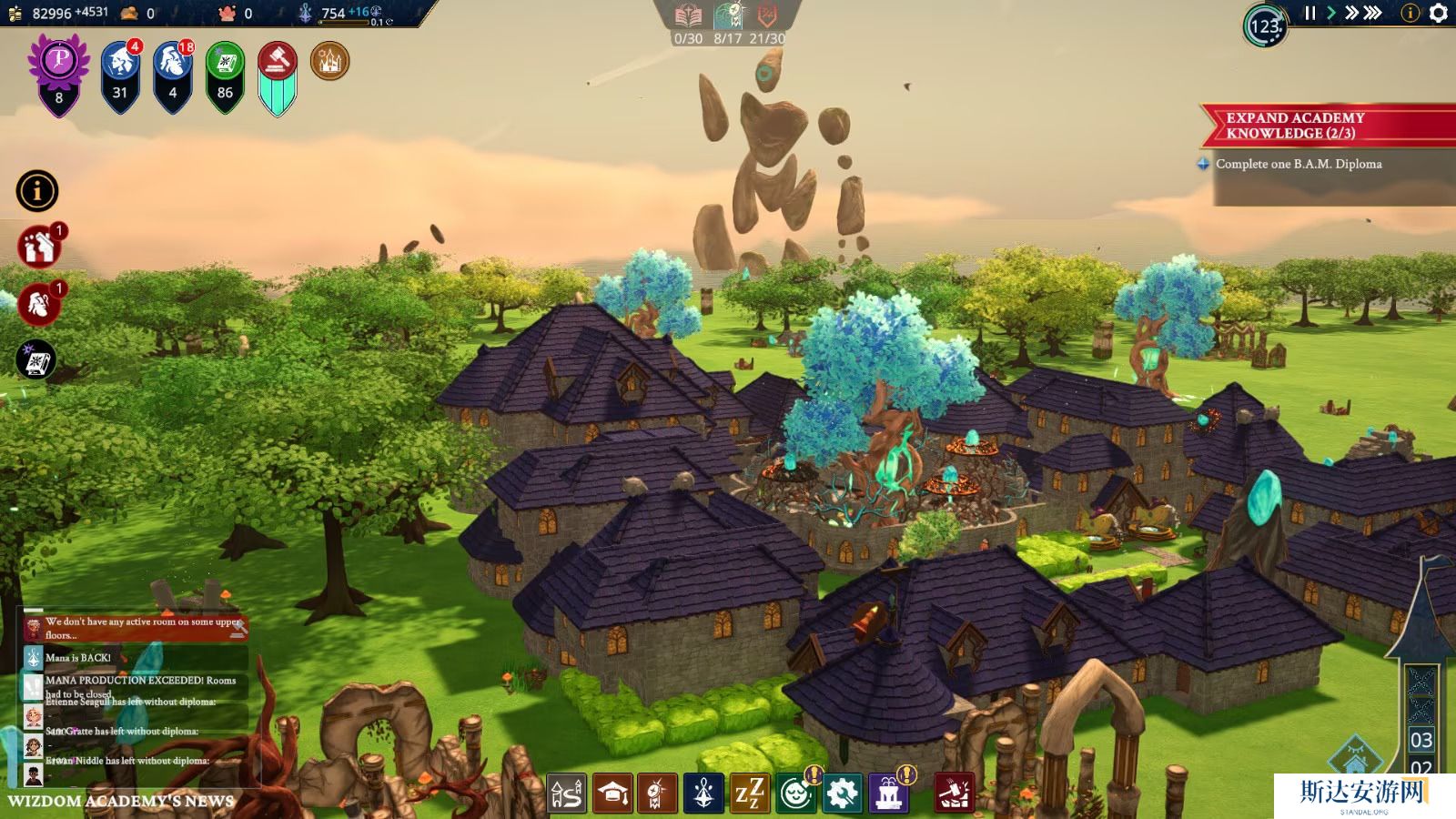Pause the game simulation
1456x819 pixels.
point(1310,13)
